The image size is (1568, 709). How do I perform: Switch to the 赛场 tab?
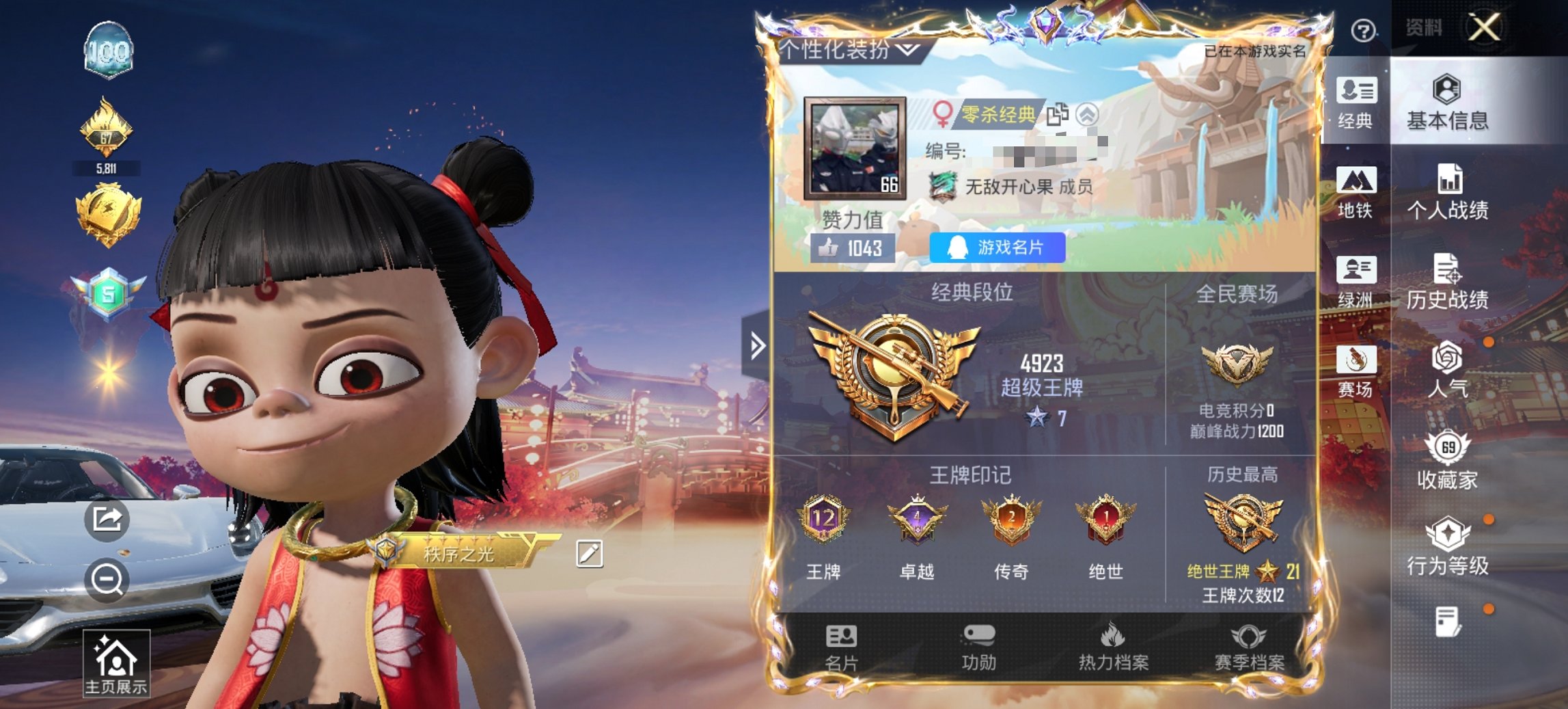(x=1358, y=373)
